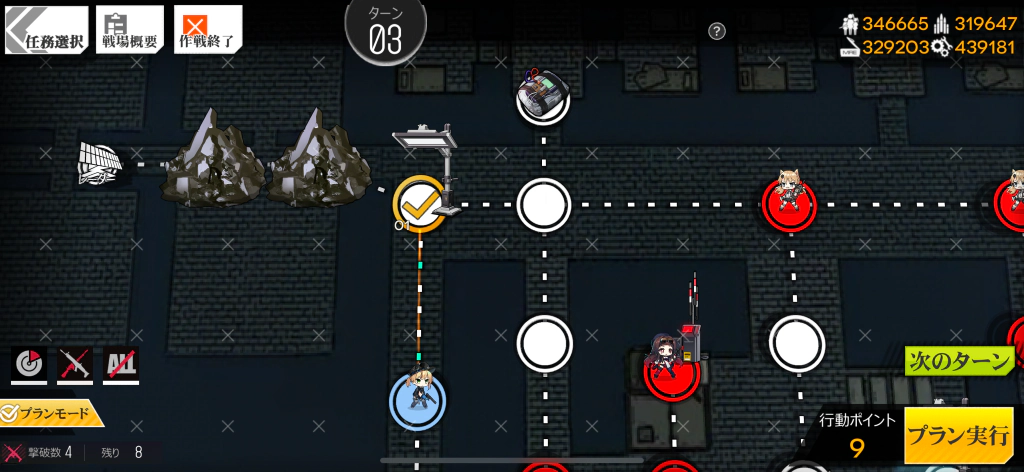
Task: Click the radar target icon
Action: coord(29,365)
